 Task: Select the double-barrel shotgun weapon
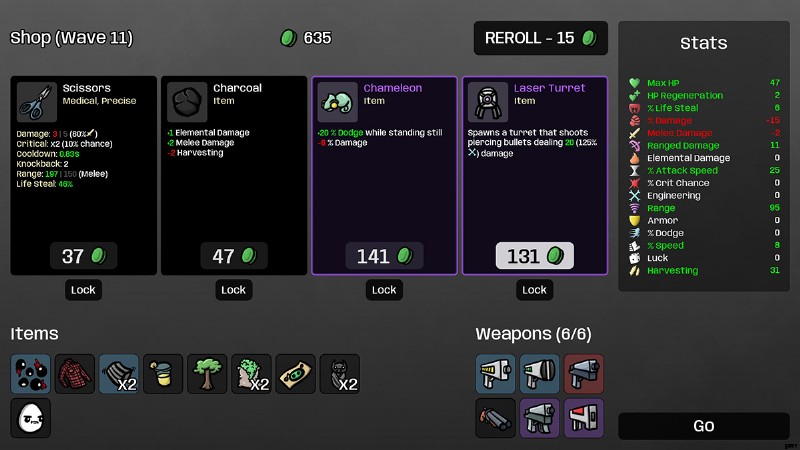[495, 417]
